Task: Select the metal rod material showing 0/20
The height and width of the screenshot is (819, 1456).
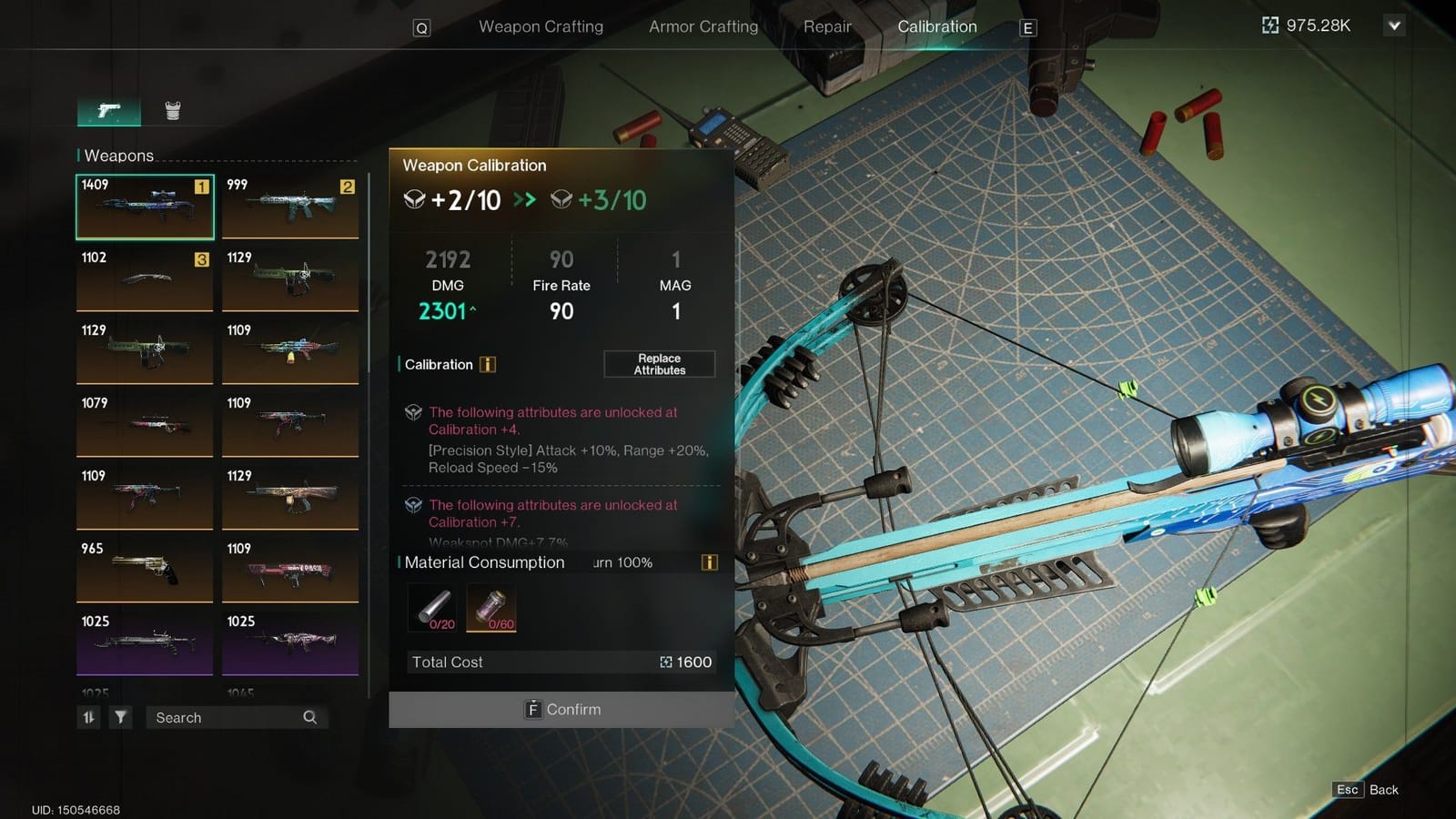Action: coord(433,607)
